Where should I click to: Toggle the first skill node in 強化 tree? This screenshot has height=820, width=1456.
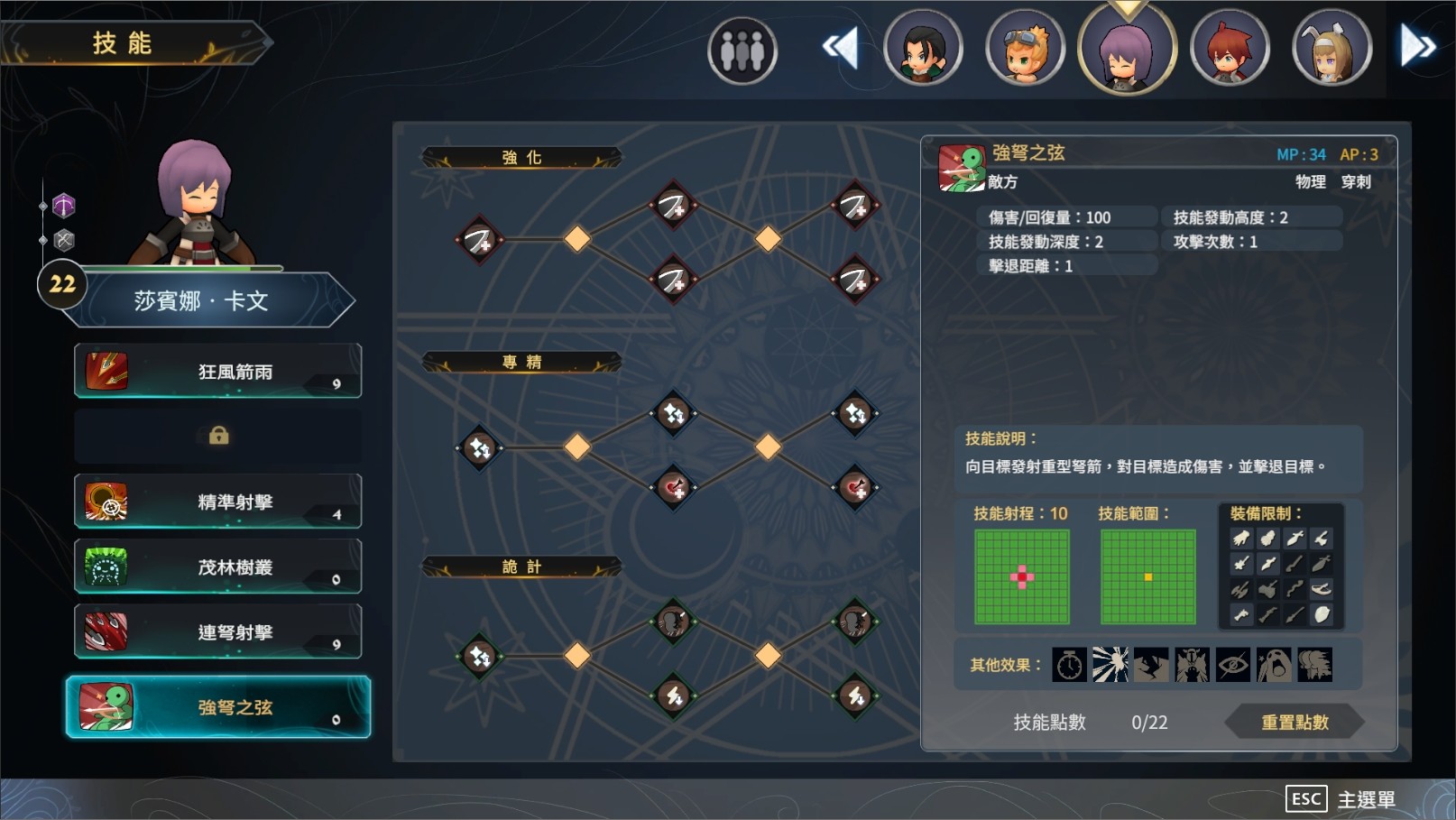point(479,240)
